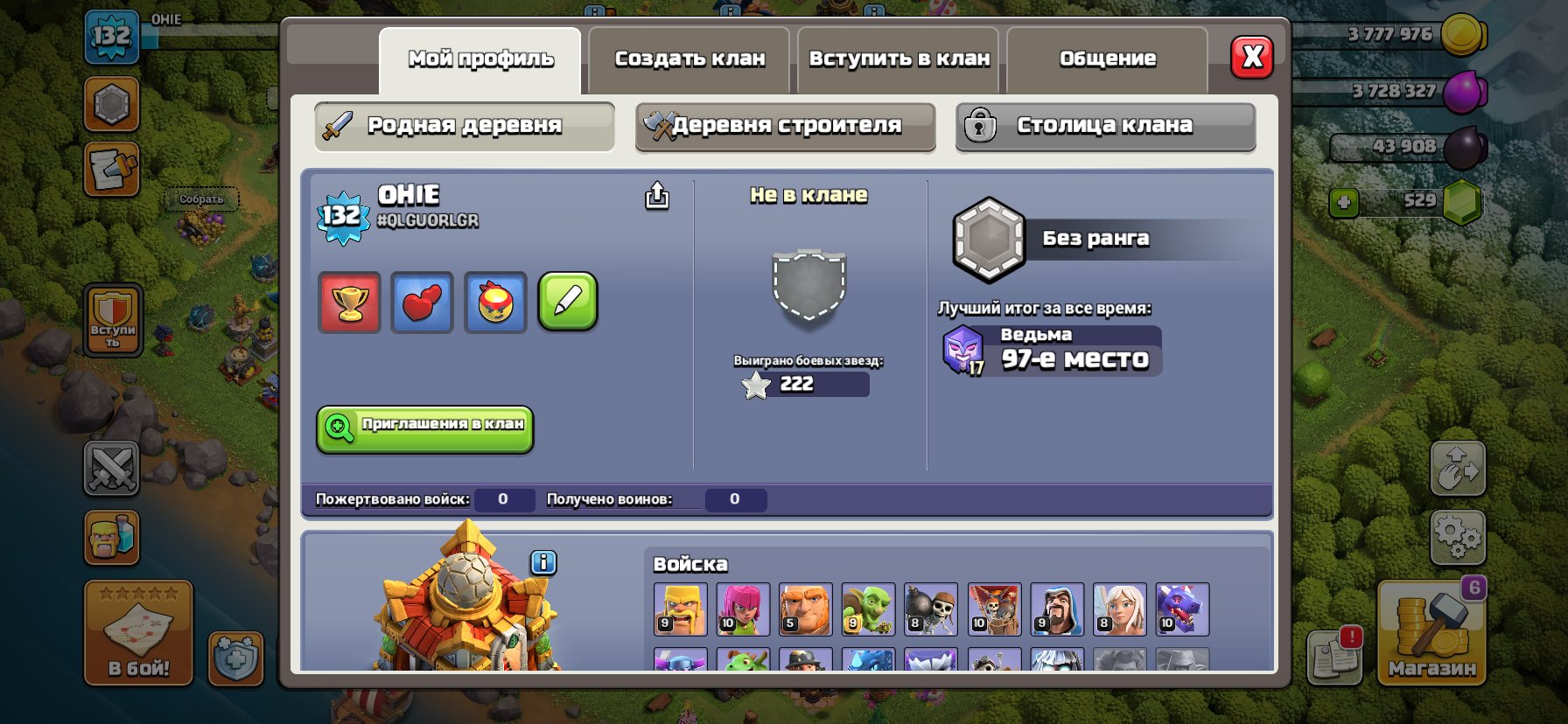The height and width of the screenshot is (724, 1568).
Task: Tap the share profile icon
Action: (x=656, y=197)
